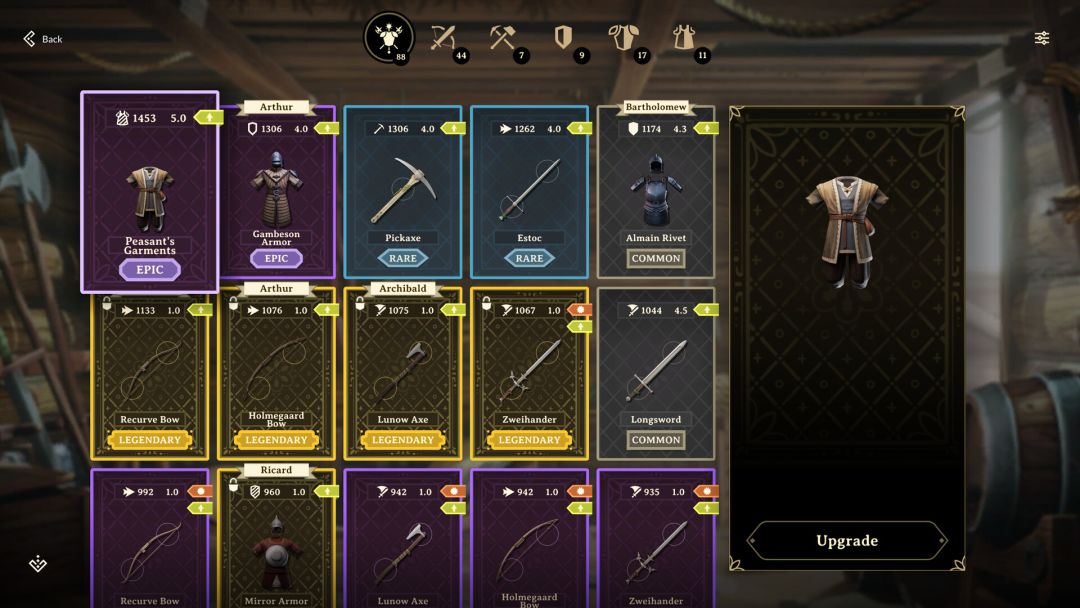Open the body armor tab with 17 items
This screenshot has width=1080, height=608.
(623, 38)
